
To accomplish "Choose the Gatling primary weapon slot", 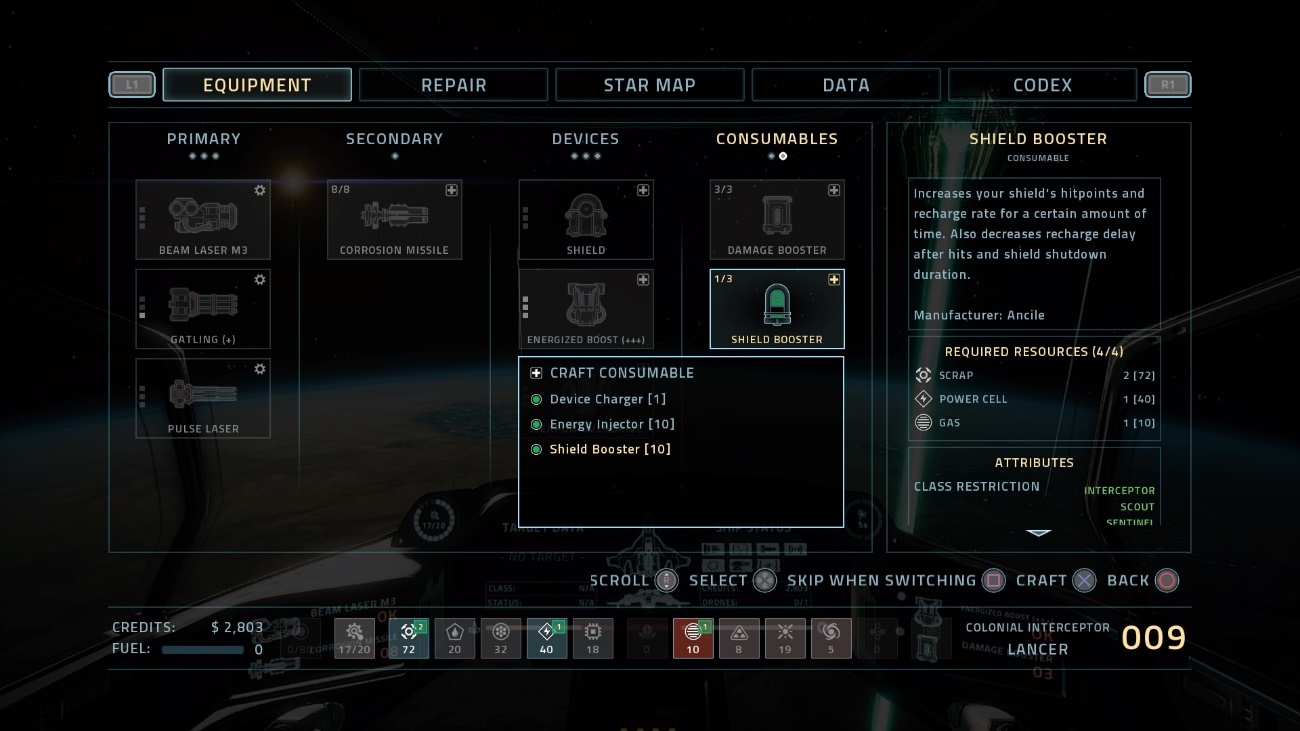I will (203, 309).
